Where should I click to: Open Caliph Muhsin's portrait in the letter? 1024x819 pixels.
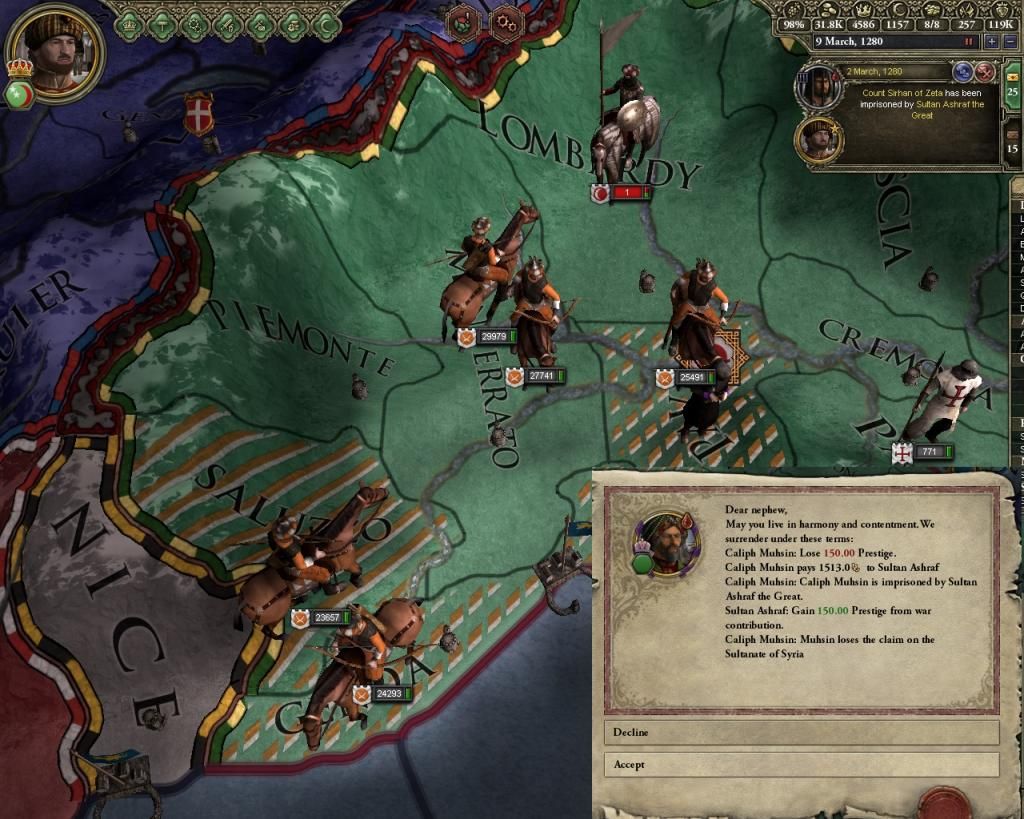click(x=663, y=543)
